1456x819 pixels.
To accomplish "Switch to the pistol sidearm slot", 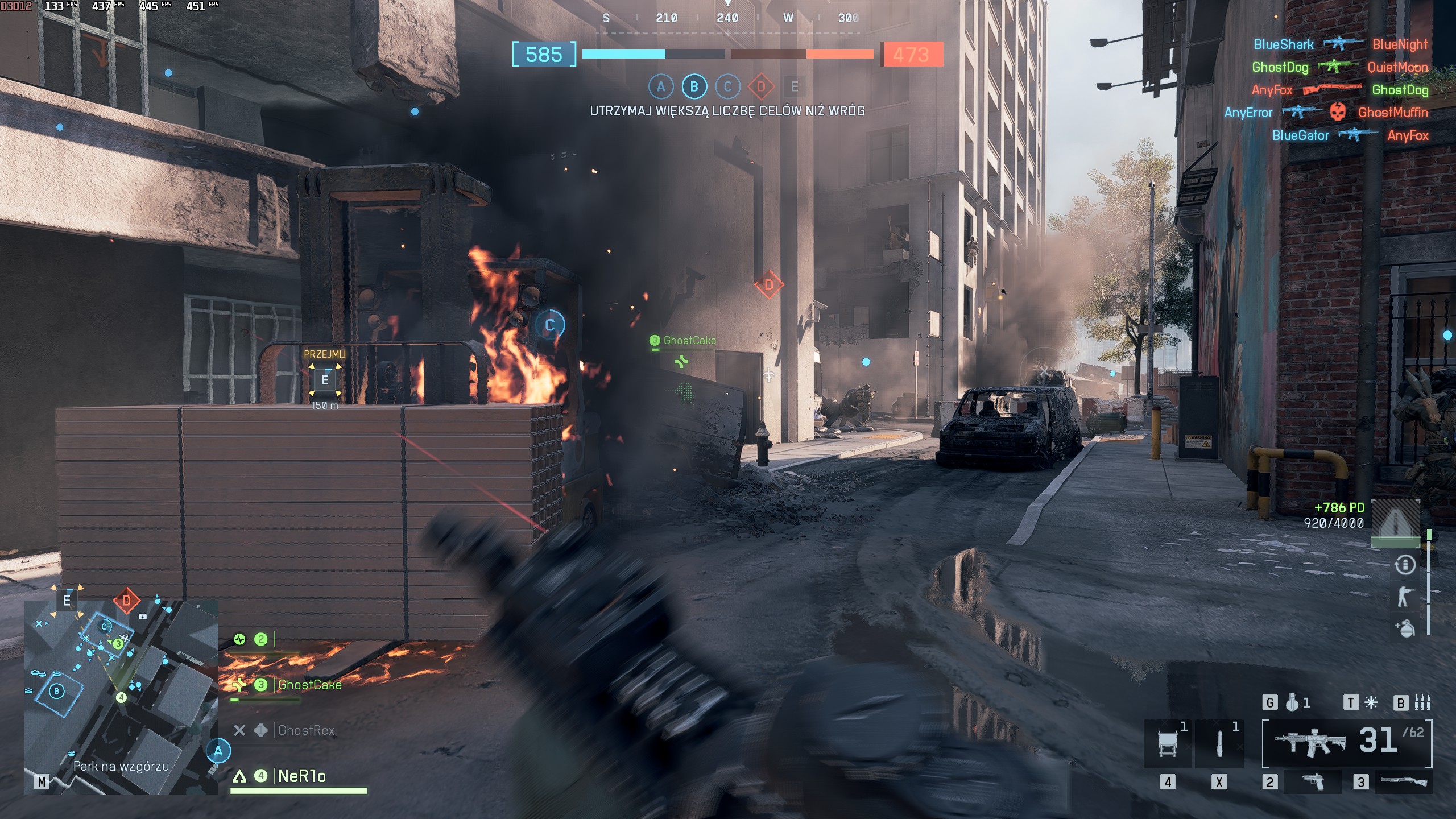I will (1313, 782).
